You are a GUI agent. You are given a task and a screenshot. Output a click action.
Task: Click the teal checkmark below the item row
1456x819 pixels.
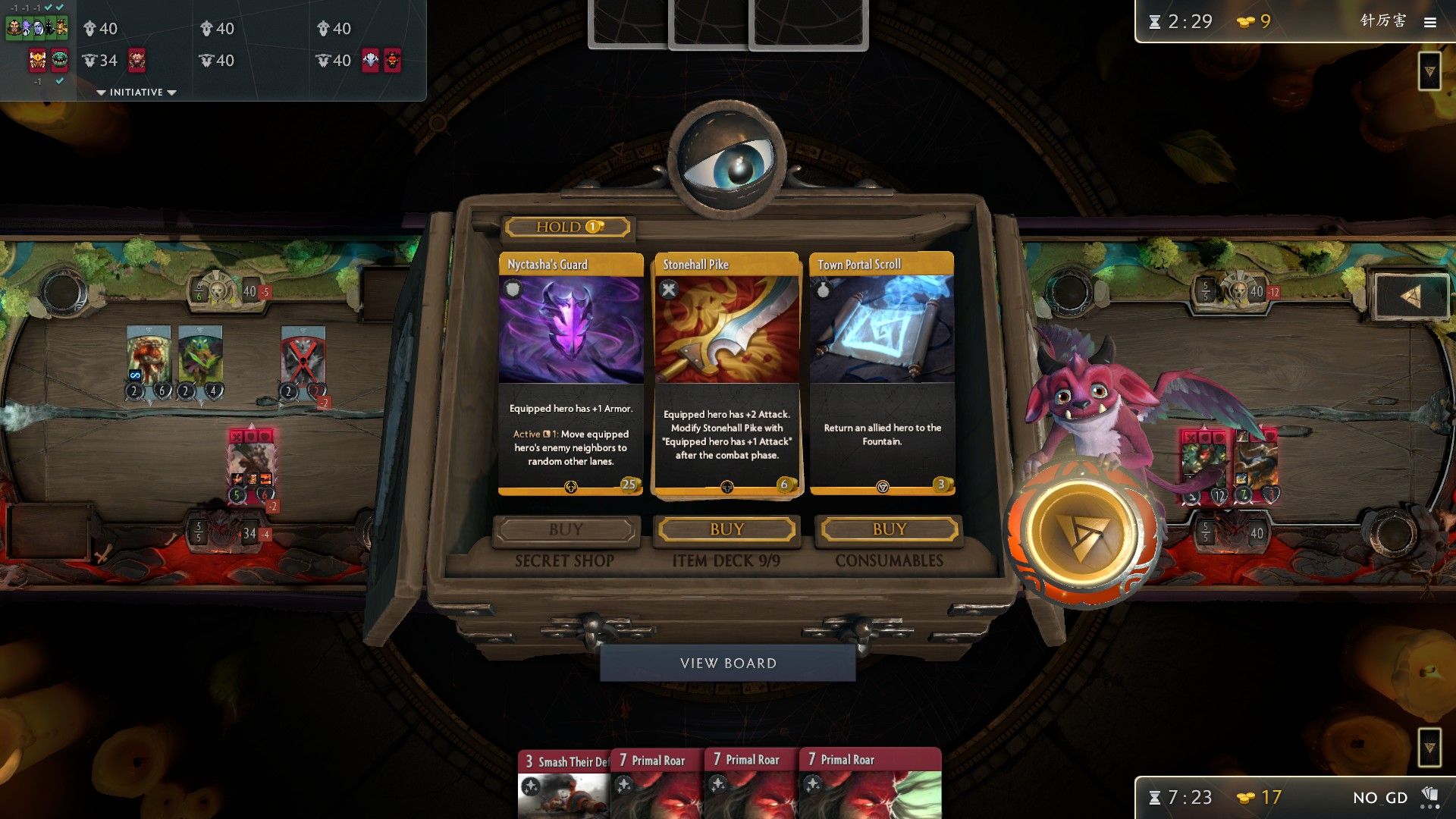[59, 81]
